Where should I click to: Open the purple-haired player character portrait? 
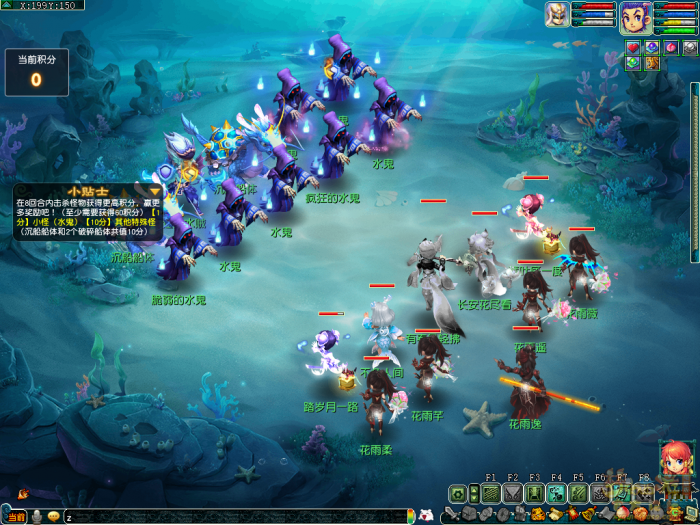tap(633, 16)
